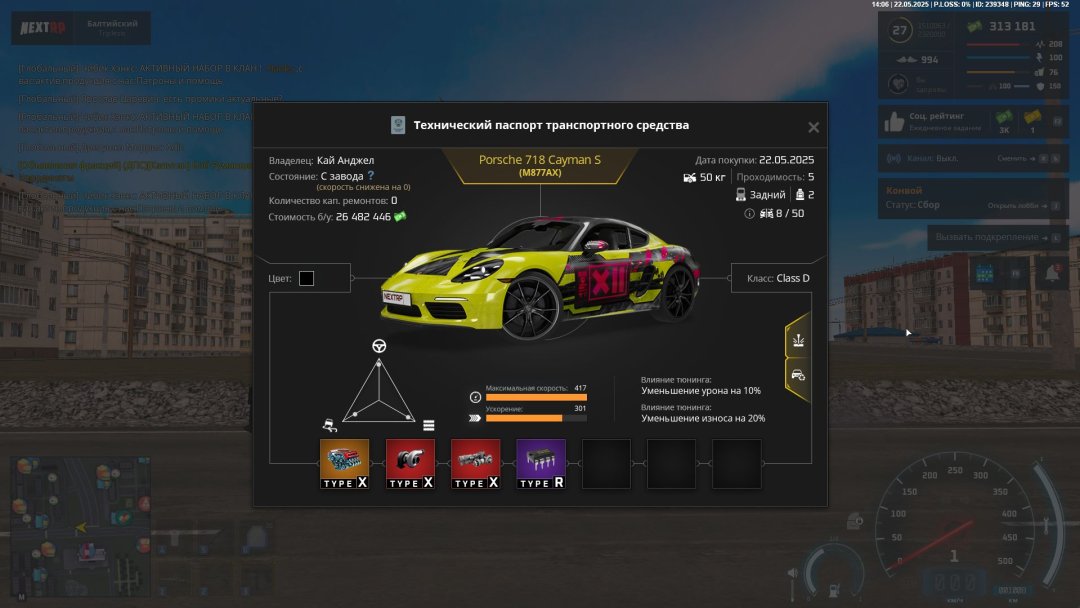Open the car settings gear side tab
This screenshot has height=608, width=1080.
coord(798,375)
